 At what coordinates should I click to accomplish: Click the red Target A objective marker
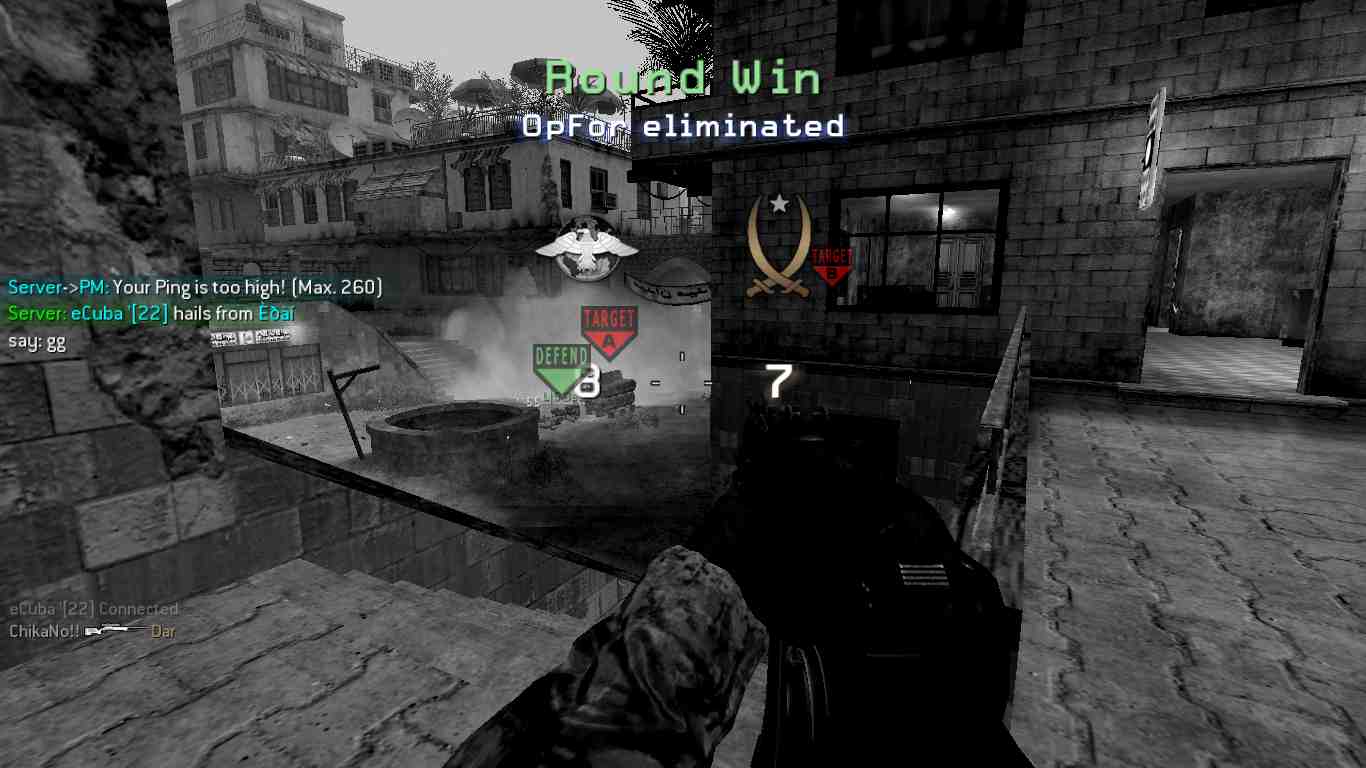[x=608, y=331]
